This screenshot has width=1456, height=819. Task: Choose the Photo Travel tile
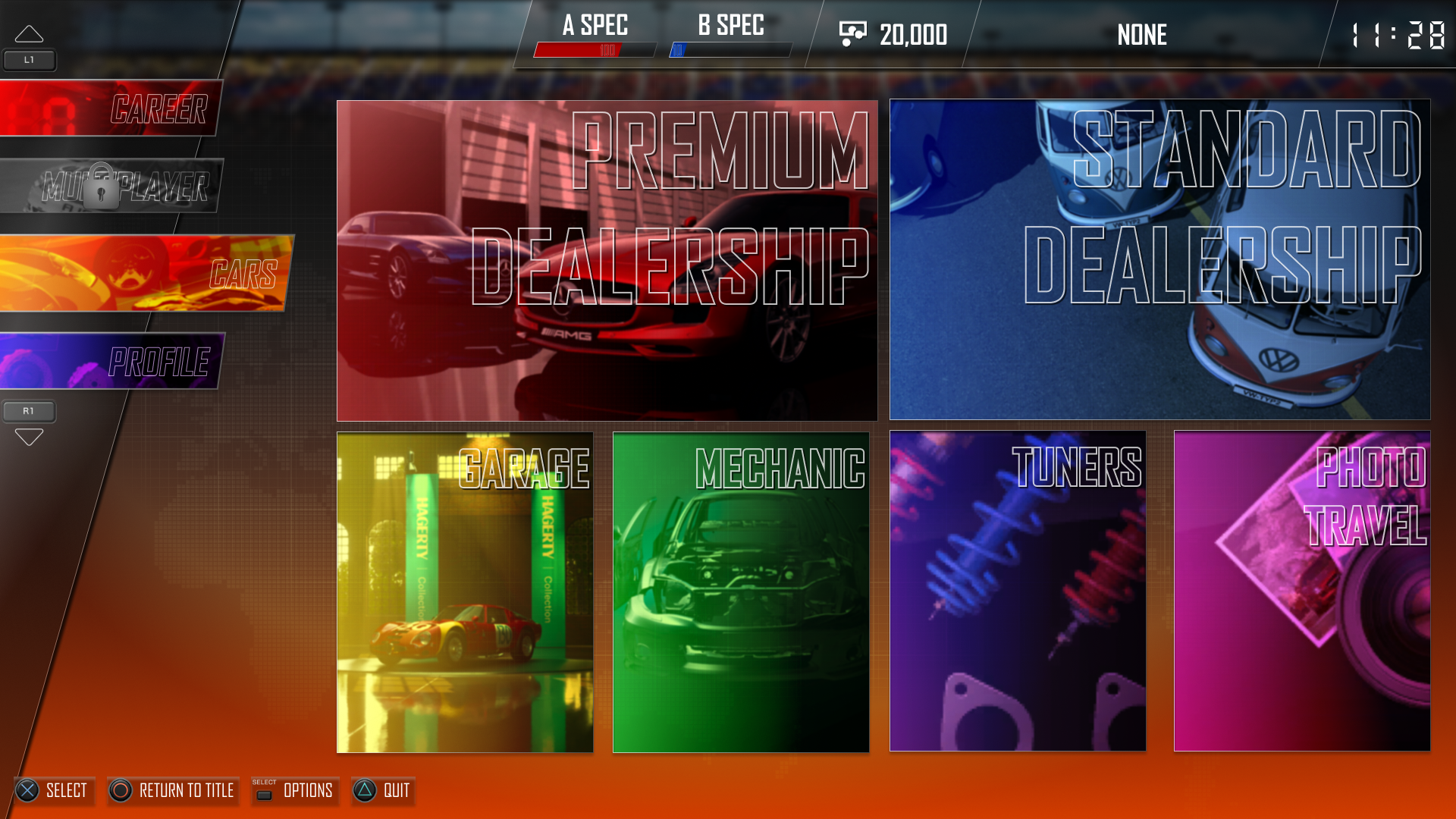(x=1302, y=591)
